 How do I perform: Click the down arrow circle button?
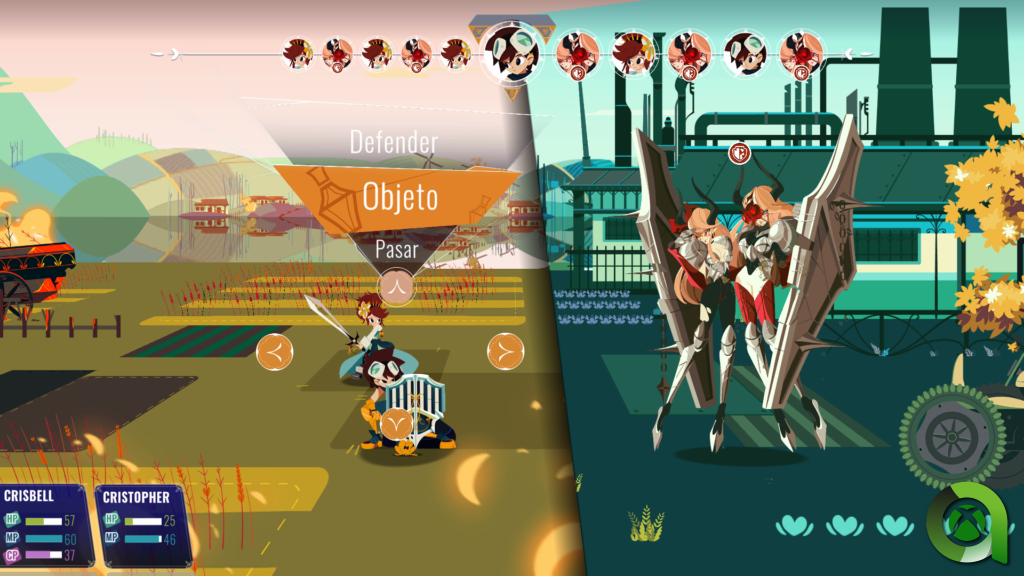398,424
